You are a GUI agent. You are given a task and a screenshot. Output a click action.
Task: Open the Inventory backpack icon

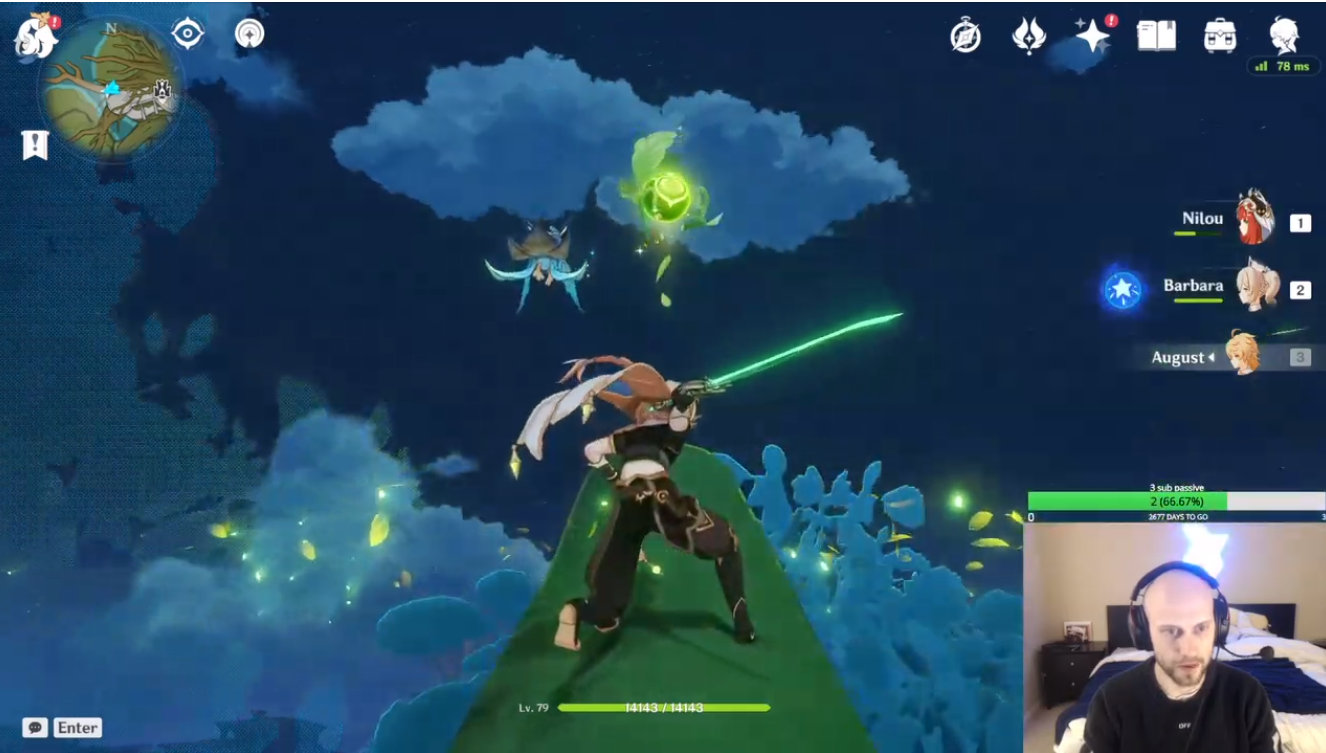pyautogui.click(x=1220, y=36)
